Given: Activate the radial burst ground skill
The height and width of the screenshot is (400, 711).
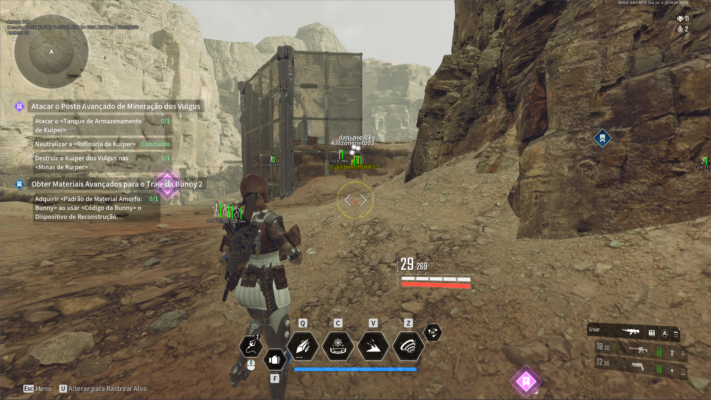Looking at the screenshot, I should pyautogui.click(x=337, y=346).
